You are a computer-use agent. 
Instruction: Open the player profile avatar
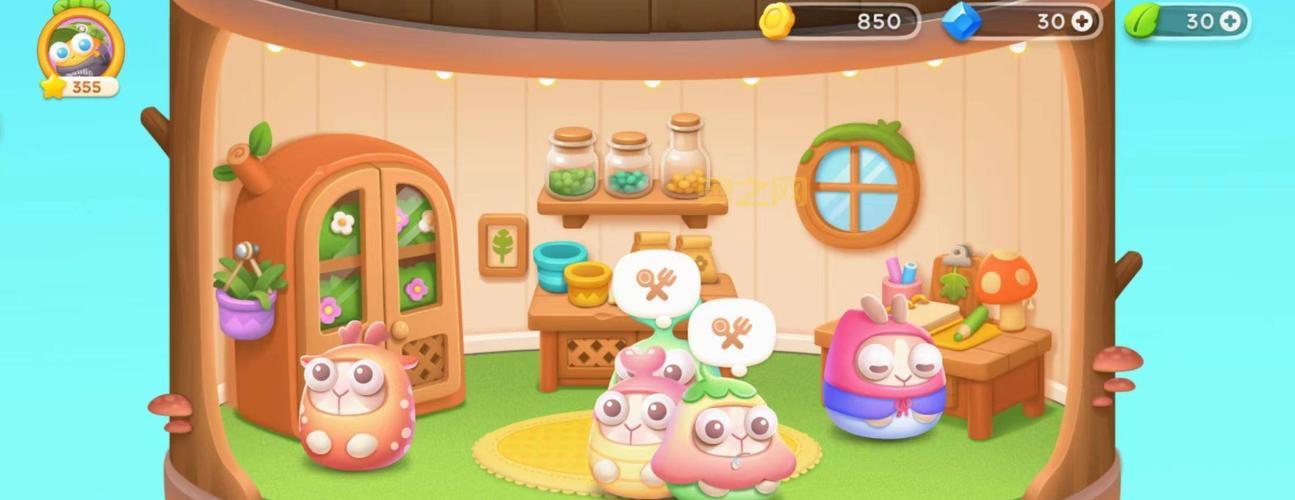coord(80,45)
